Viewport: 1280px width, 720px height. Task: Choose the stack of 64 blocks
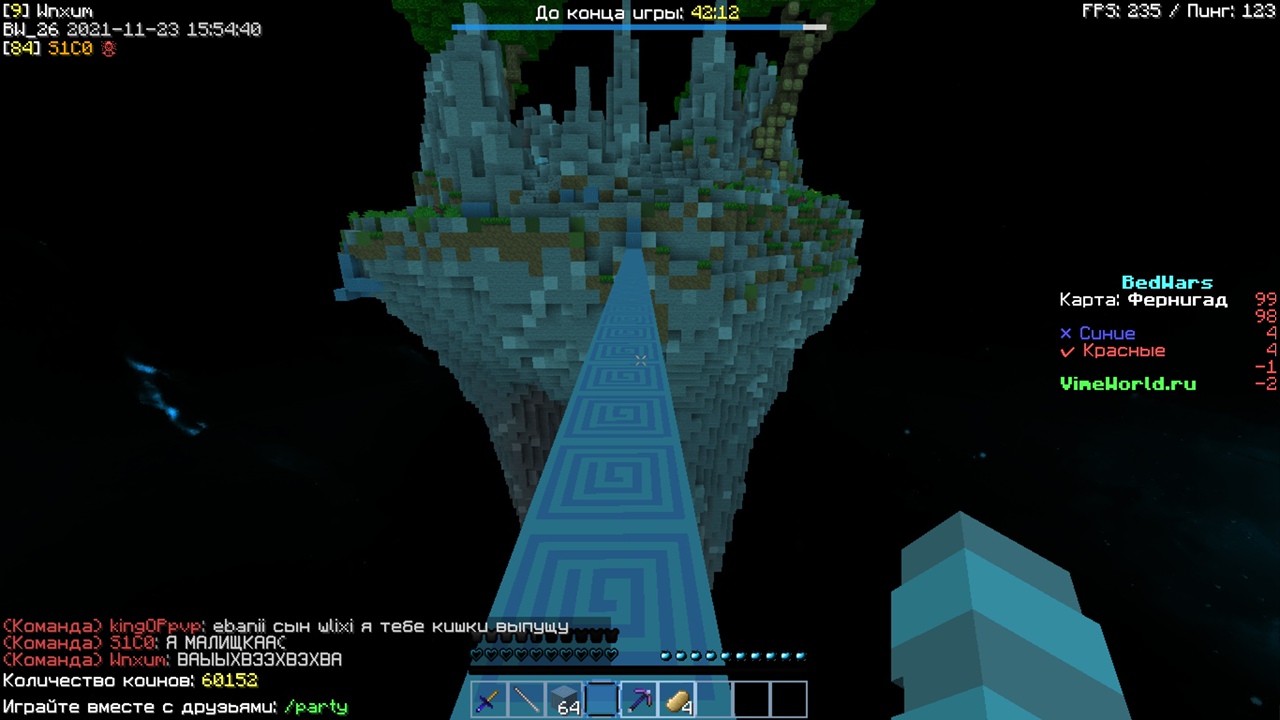pos(564,701)
